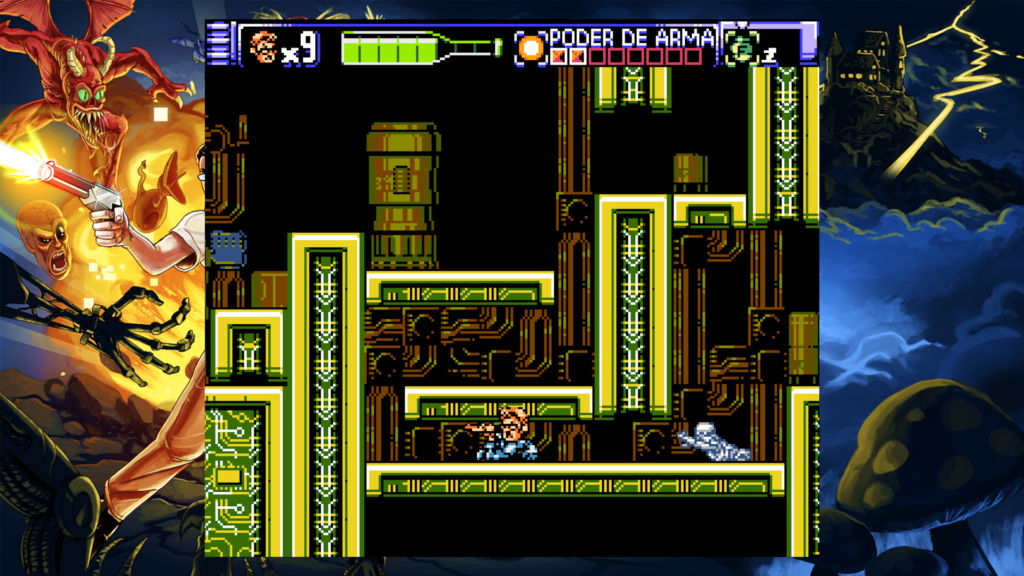Select the orange orb weapon icon

pyautogui.click(x=531, y=47)
